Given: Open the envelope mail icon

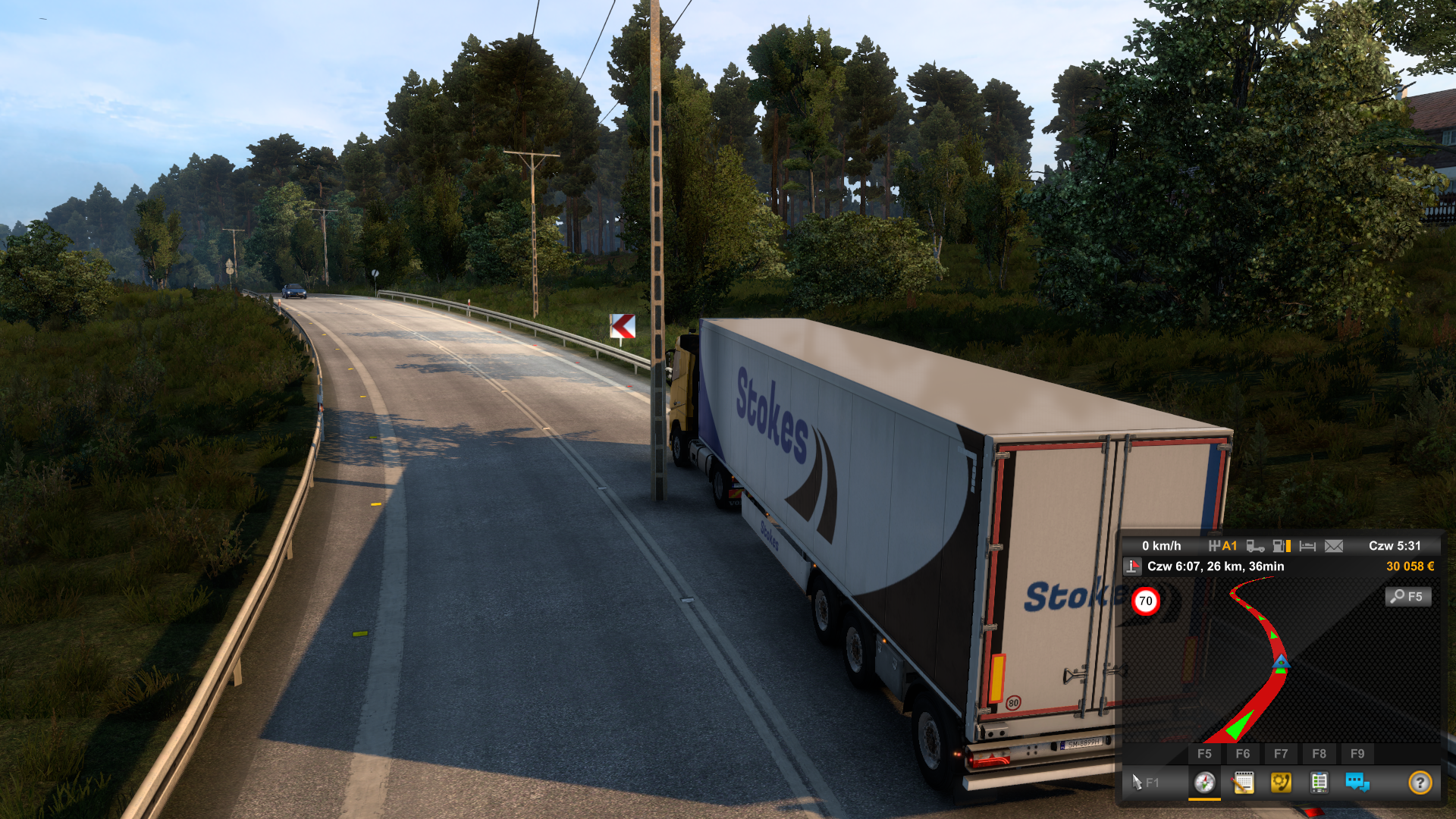Looking at the screenshot, I should point(1334,546).
